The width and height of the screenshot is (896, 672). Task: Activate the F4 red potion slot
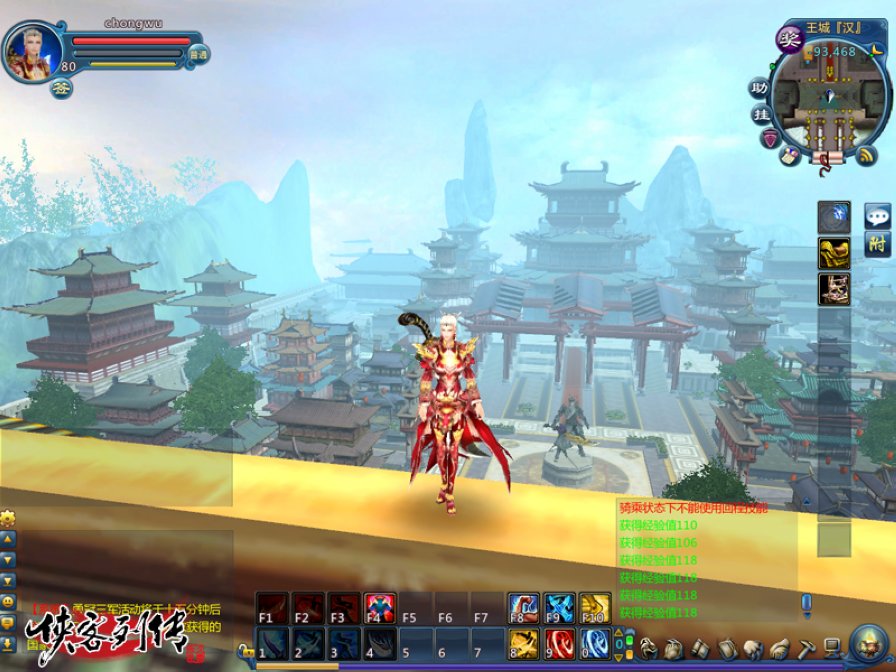380,608
